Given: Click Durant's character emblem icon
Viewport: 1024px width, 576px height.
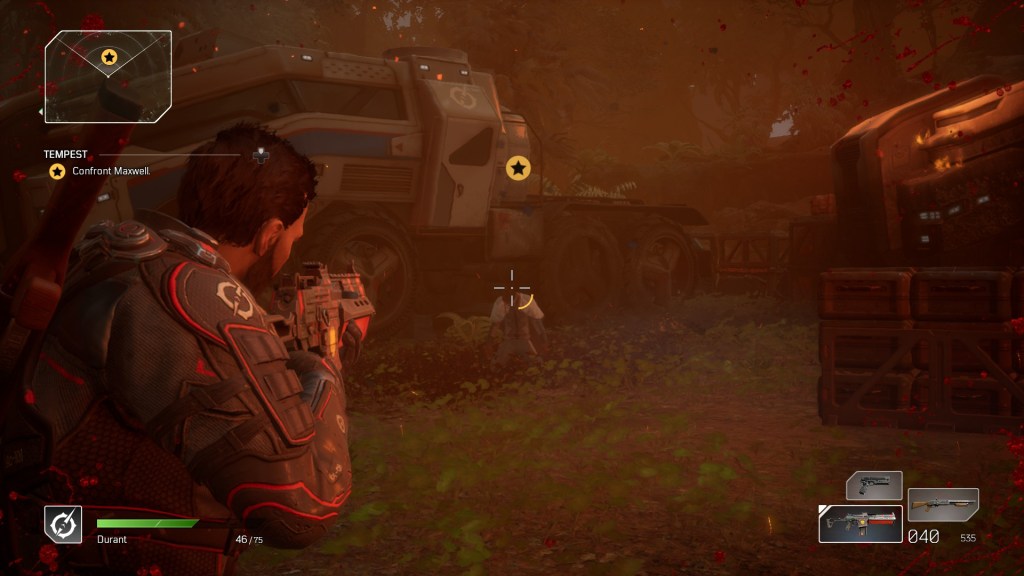Looking at the screenshot, I should (62, 524).
